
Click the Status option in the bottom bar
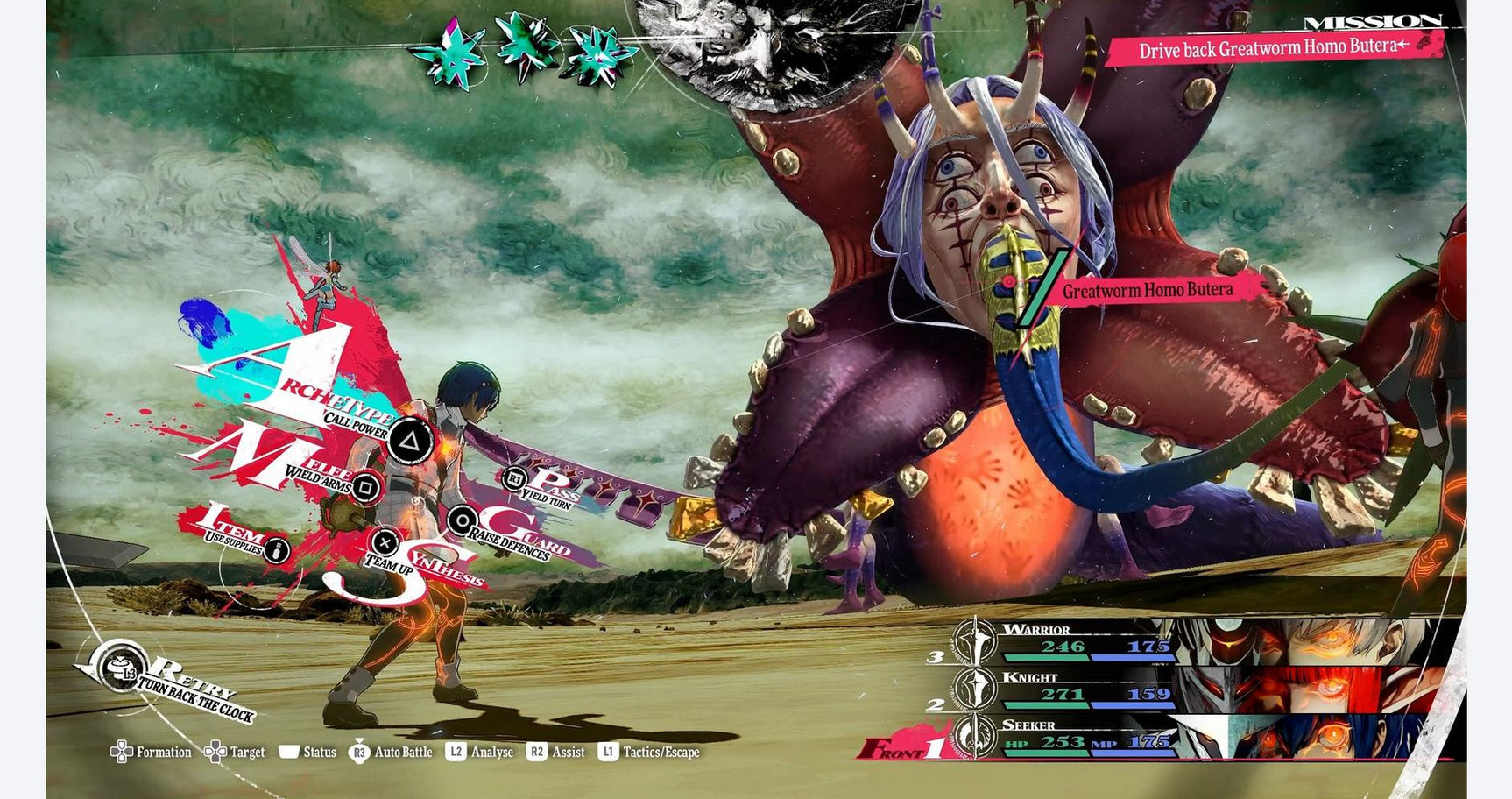tap(307, 752)
